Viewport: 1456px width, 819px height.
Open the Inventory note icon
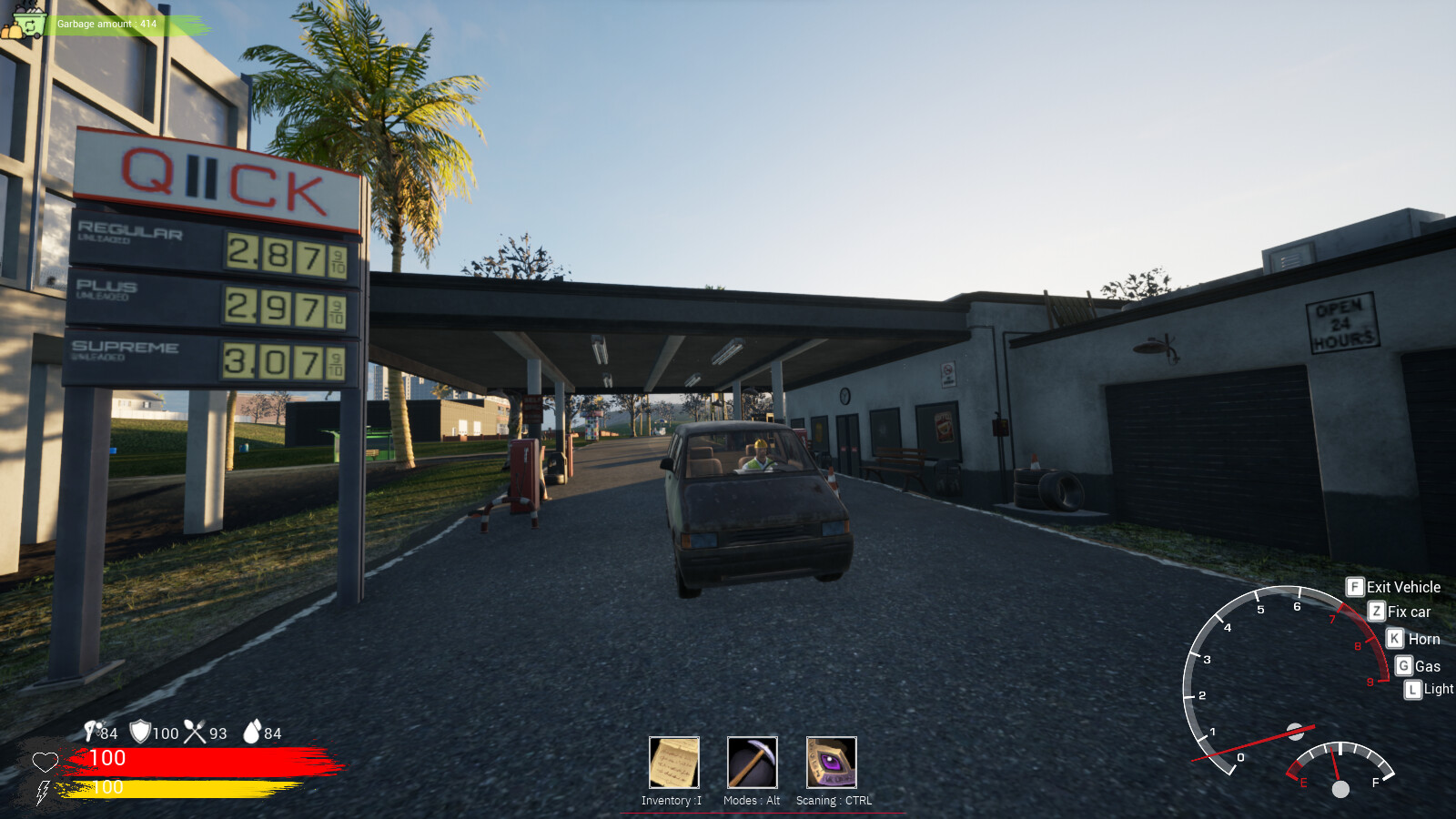672,764
